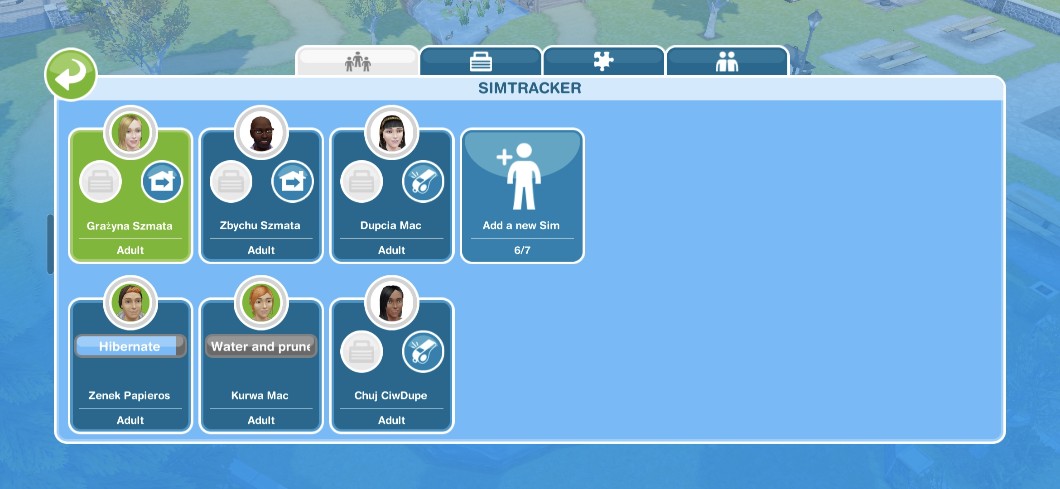The image size is (1060, 489).
Task: Choose Zbychu Szmata's portrait
Action: point(261,131)
